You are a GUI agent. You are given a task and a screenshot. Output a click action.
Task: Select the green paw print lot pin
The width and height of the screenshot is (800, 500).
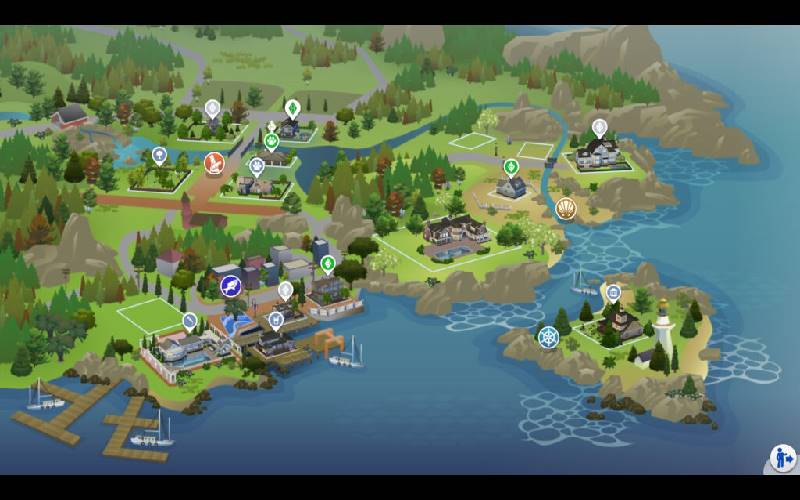272,140
